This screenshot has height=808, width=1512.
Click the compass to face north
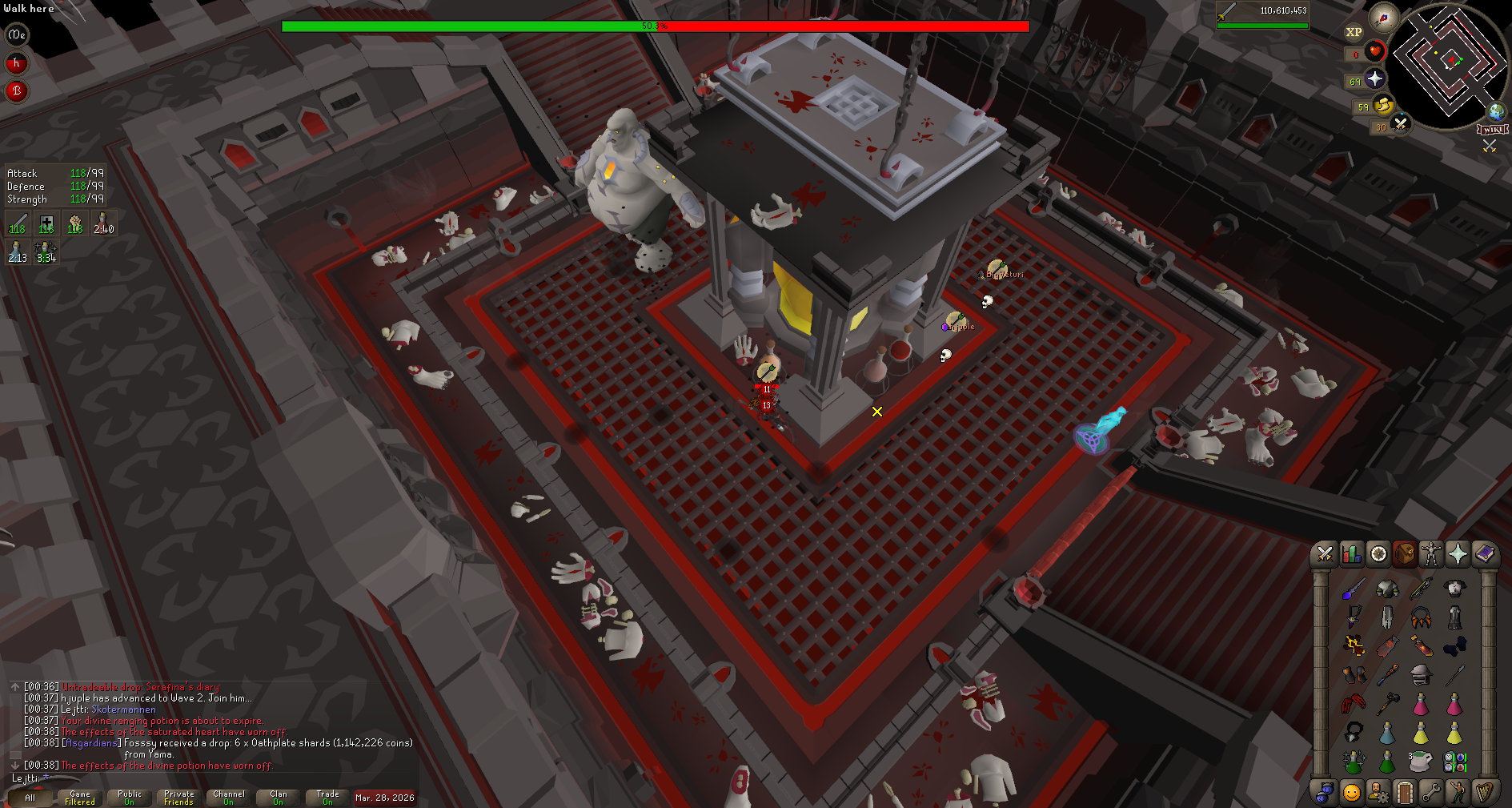(1383, 17)
